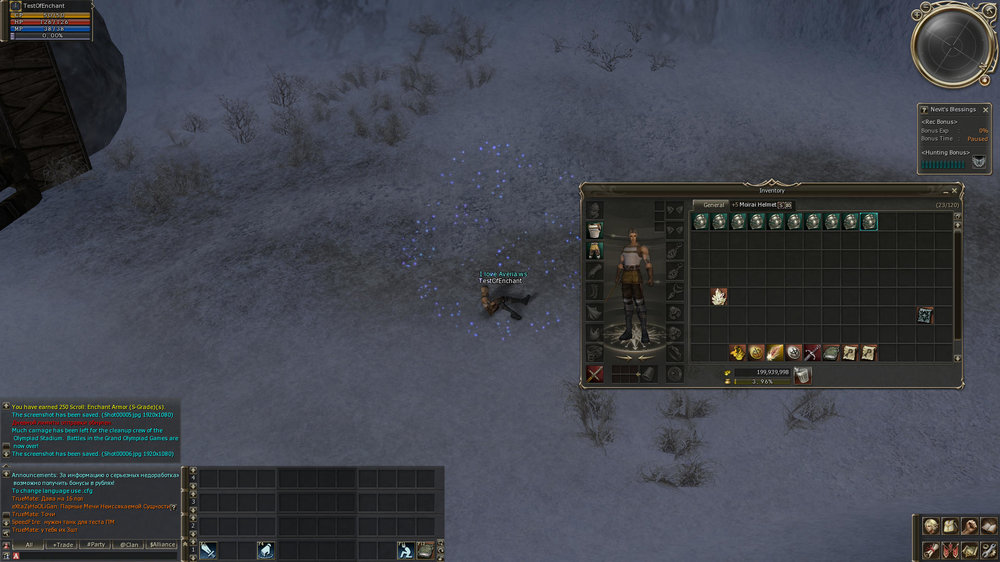Click the trash can delete button

click(x=802, y=375)
